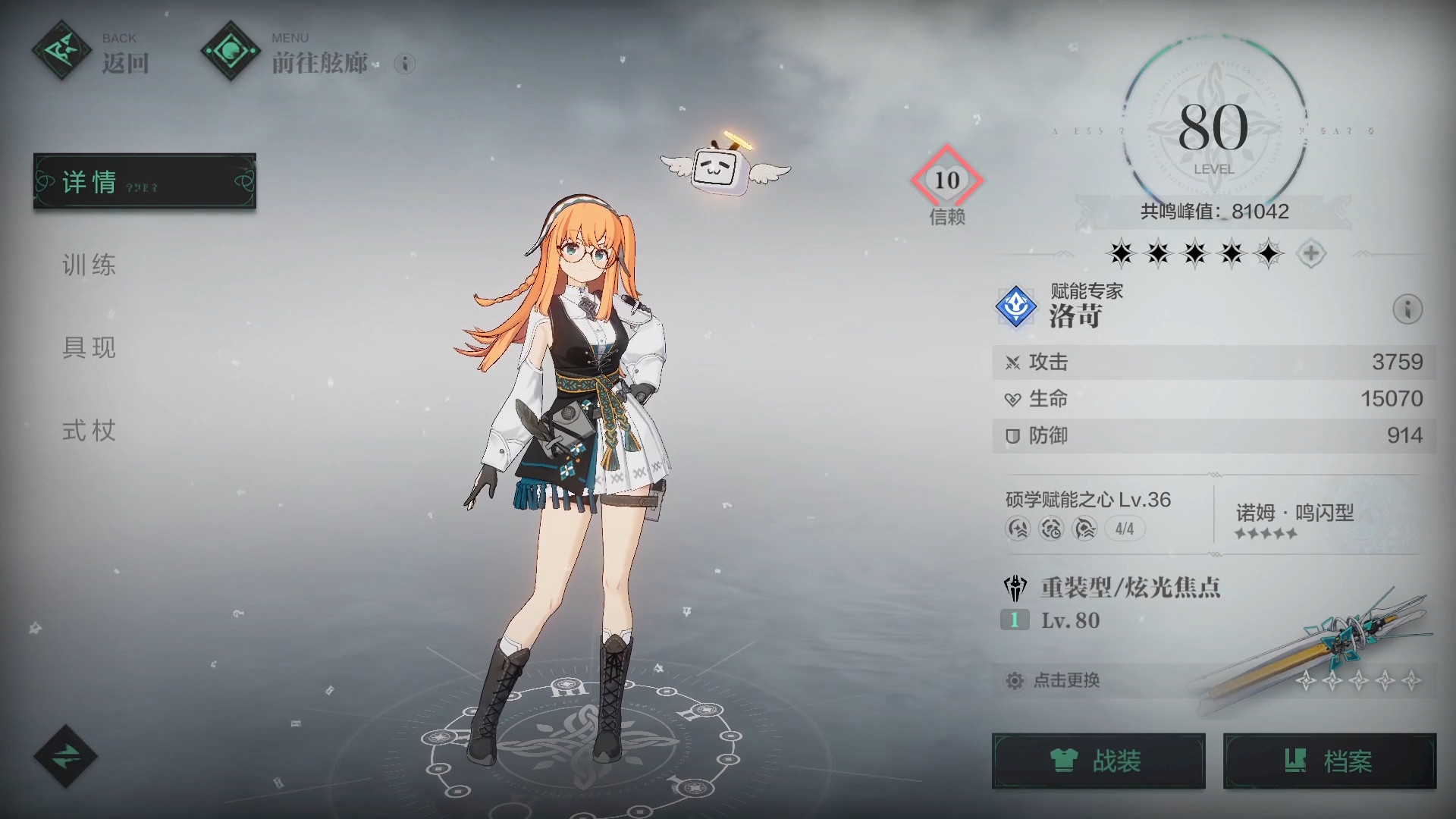Show character info for 洛苛
Viewport: 1456px width, 819px height.
coord(1407,309)
